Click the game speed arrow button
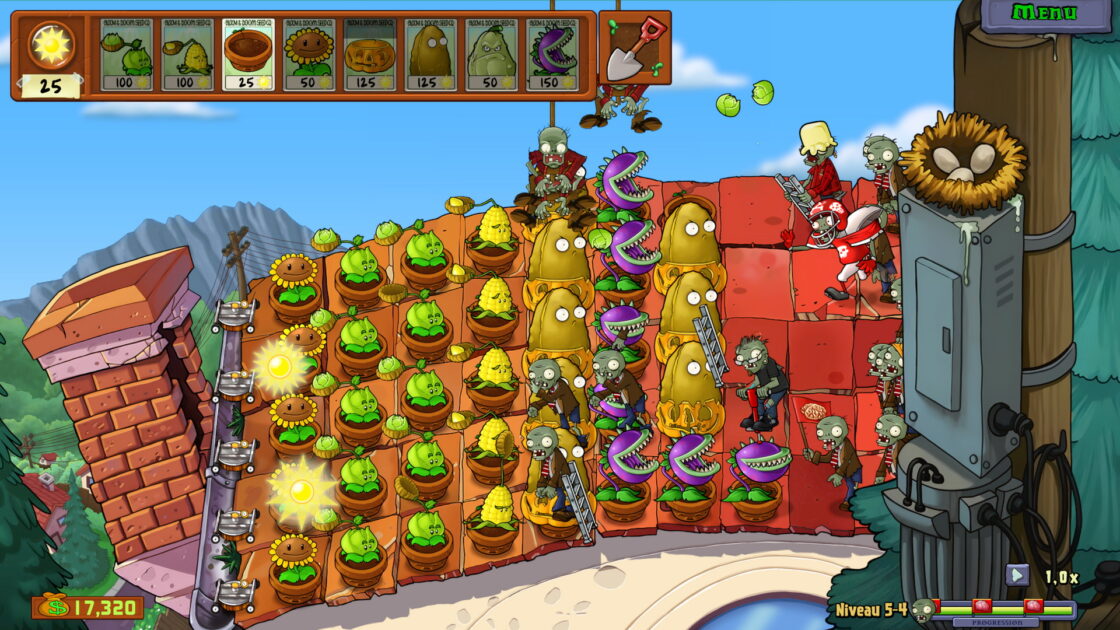Viewport: 1120px width, 630px height. tap(1017, 575)
